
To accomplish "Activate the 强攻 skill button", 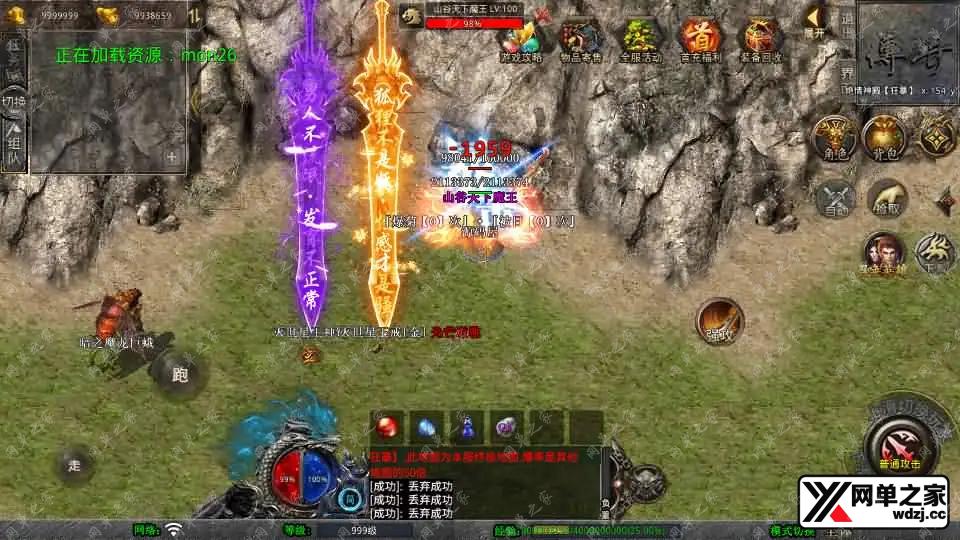I will 718,322.
